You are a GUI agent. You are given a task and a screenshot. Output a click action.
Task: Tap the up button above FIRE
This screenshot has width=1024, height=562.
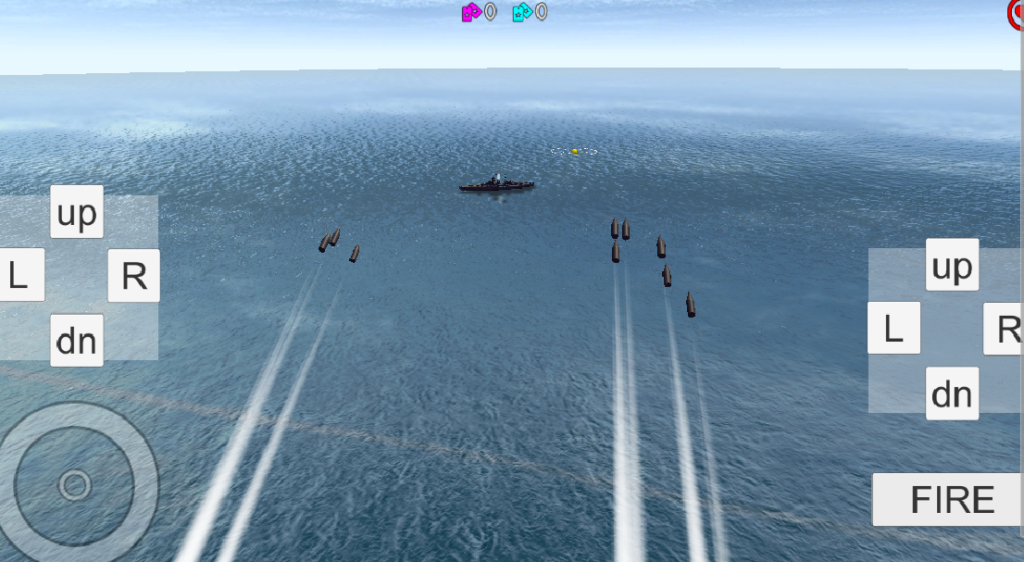[951, 265]
